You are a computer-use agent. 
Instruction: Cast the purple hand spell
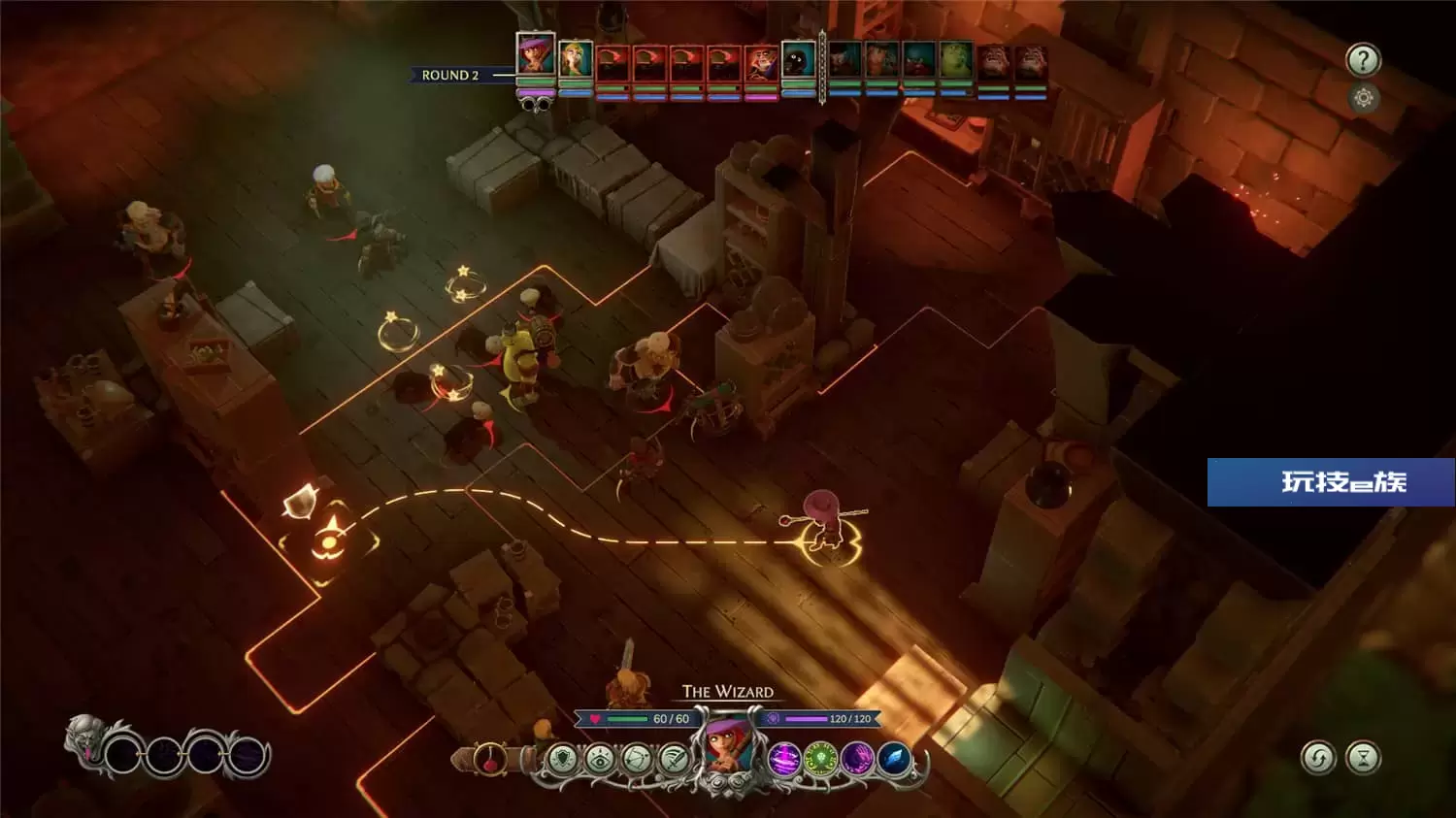pos(858,759)
